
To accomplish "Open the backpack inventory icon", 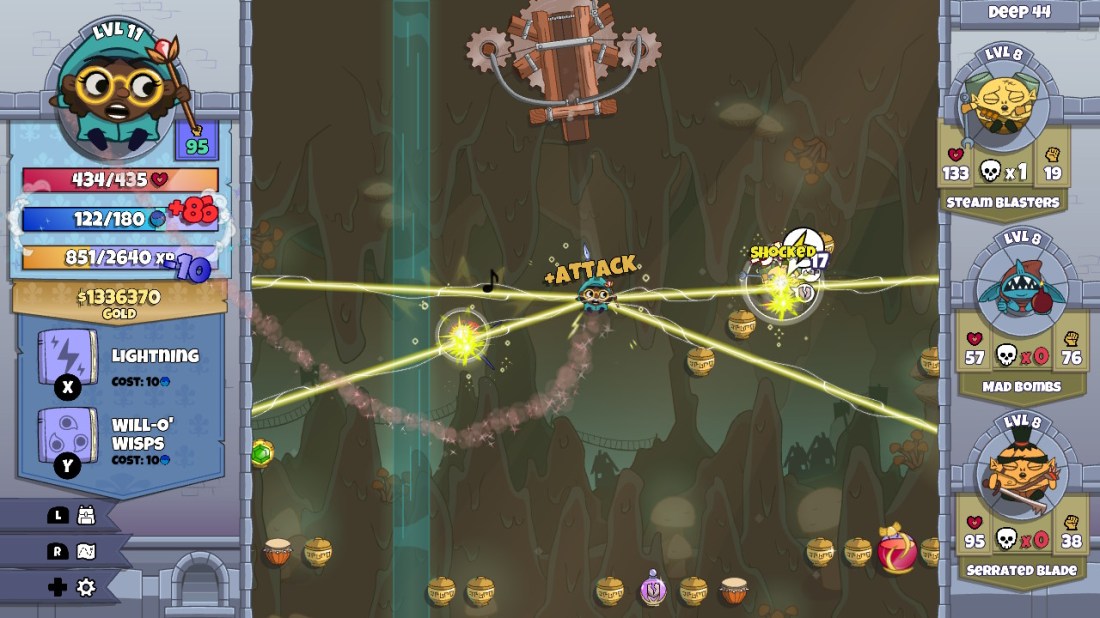I will click(86, 515).
